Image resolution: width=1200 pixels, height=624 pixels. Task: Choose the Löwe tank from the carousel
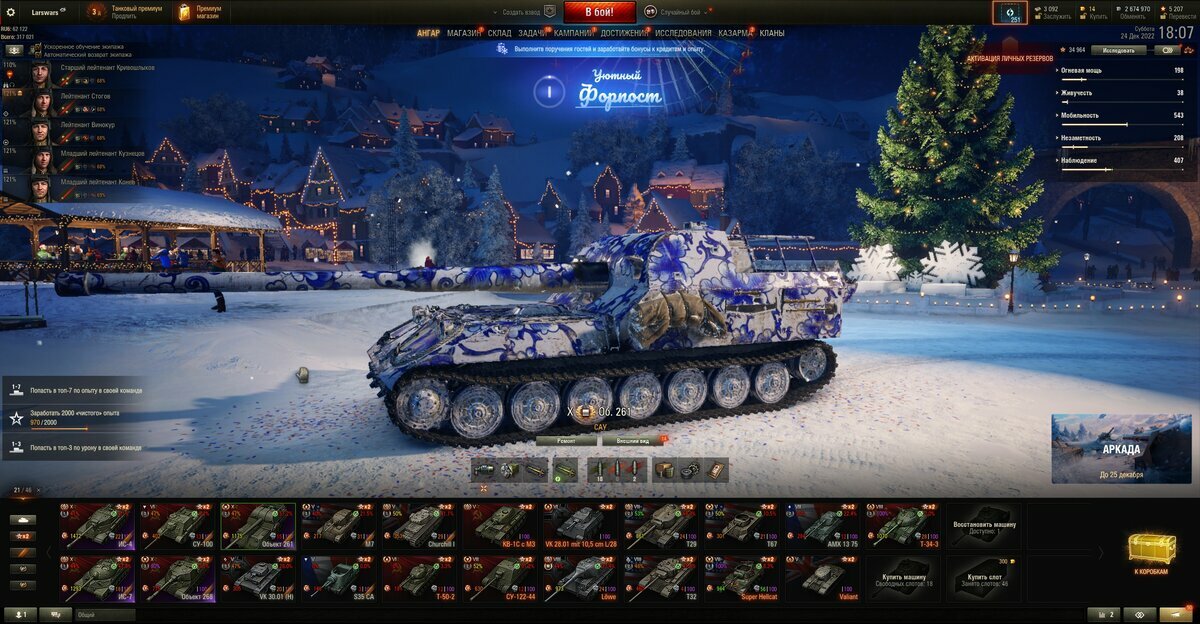[x=581, y=577]
